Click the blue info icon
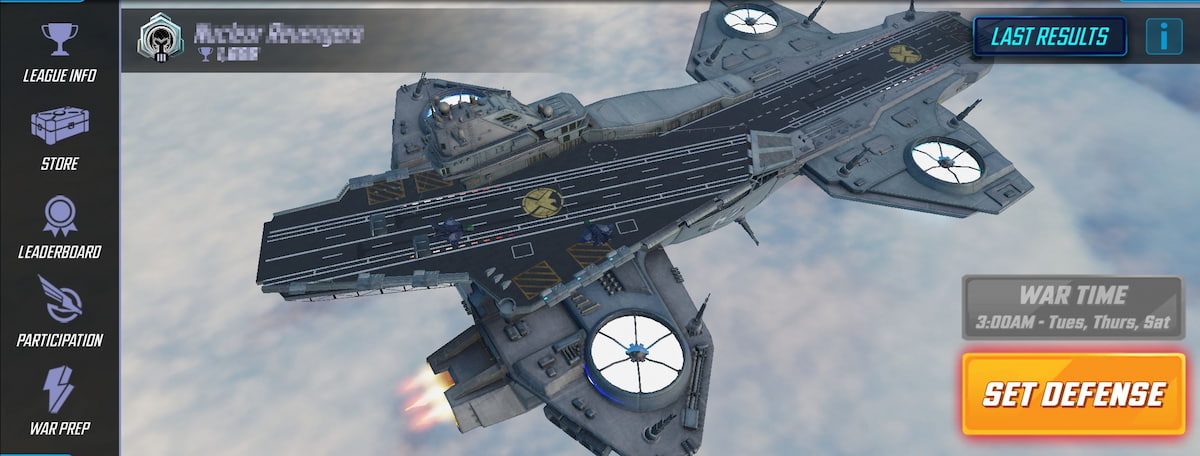Image resolution: width=1200 pixels, height=456 pixels. pos(1164,38)
